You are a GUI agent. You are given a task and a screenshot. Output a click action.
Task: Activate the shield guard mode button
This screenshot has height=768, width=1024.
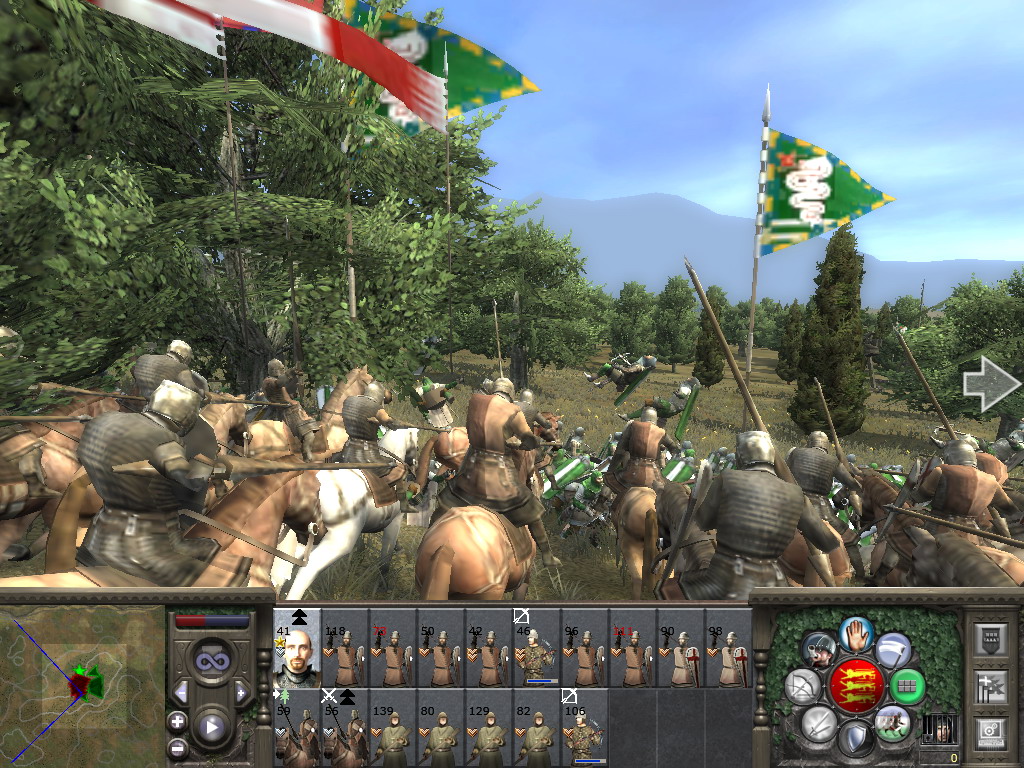(x=856, y=740)
